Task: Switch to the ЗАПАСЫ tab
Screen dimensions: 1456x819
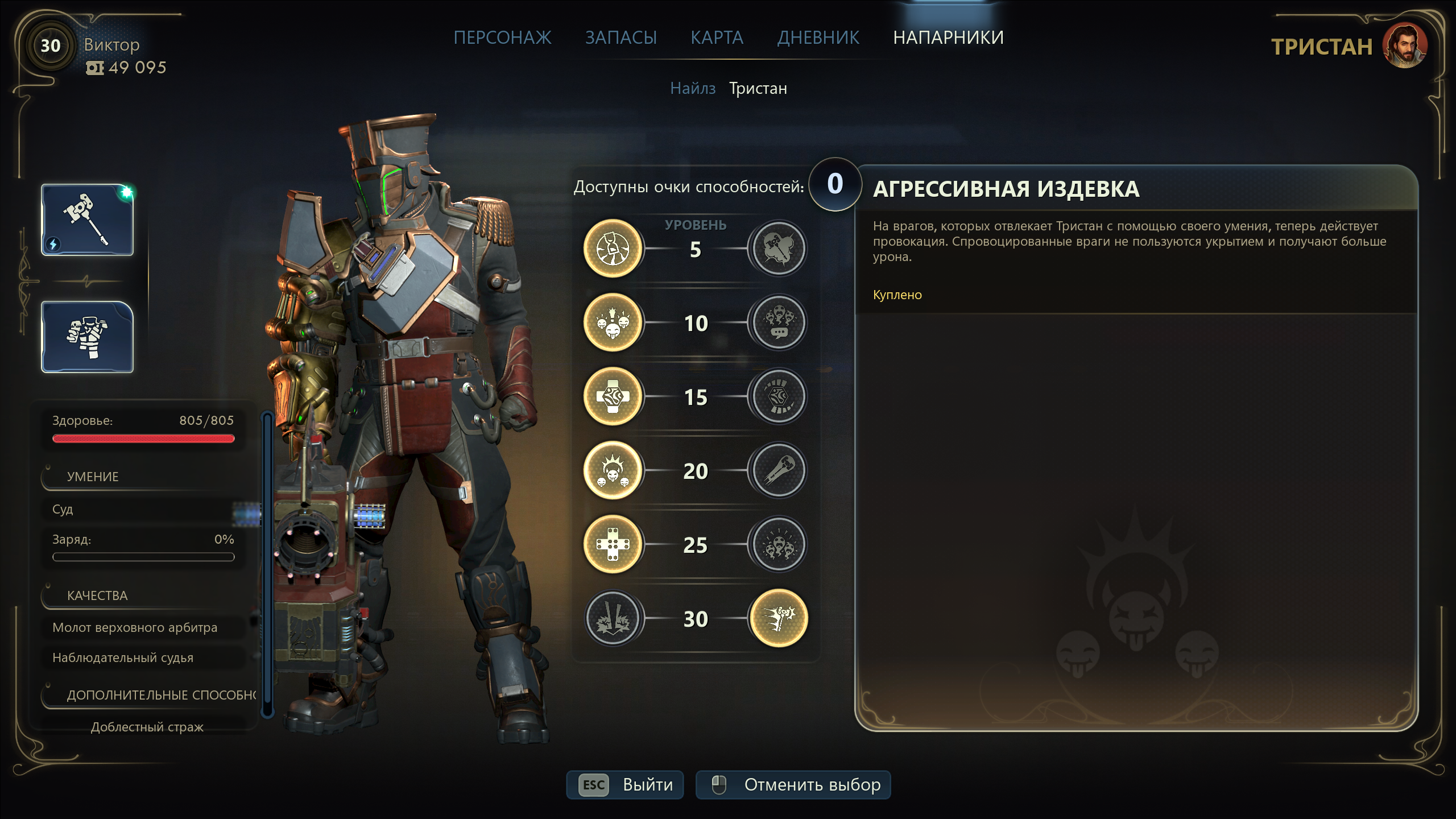Action: pos(621,38)
